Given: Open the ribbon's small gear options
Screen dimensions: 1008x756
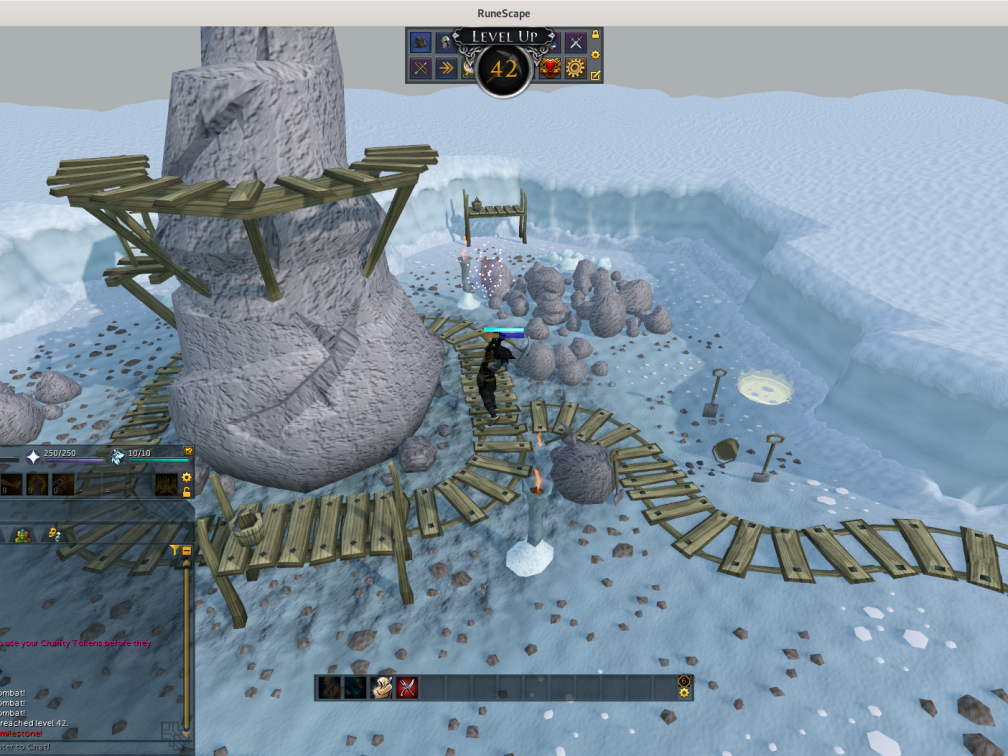Looking at the screenshot, I should tap(596, 55).
